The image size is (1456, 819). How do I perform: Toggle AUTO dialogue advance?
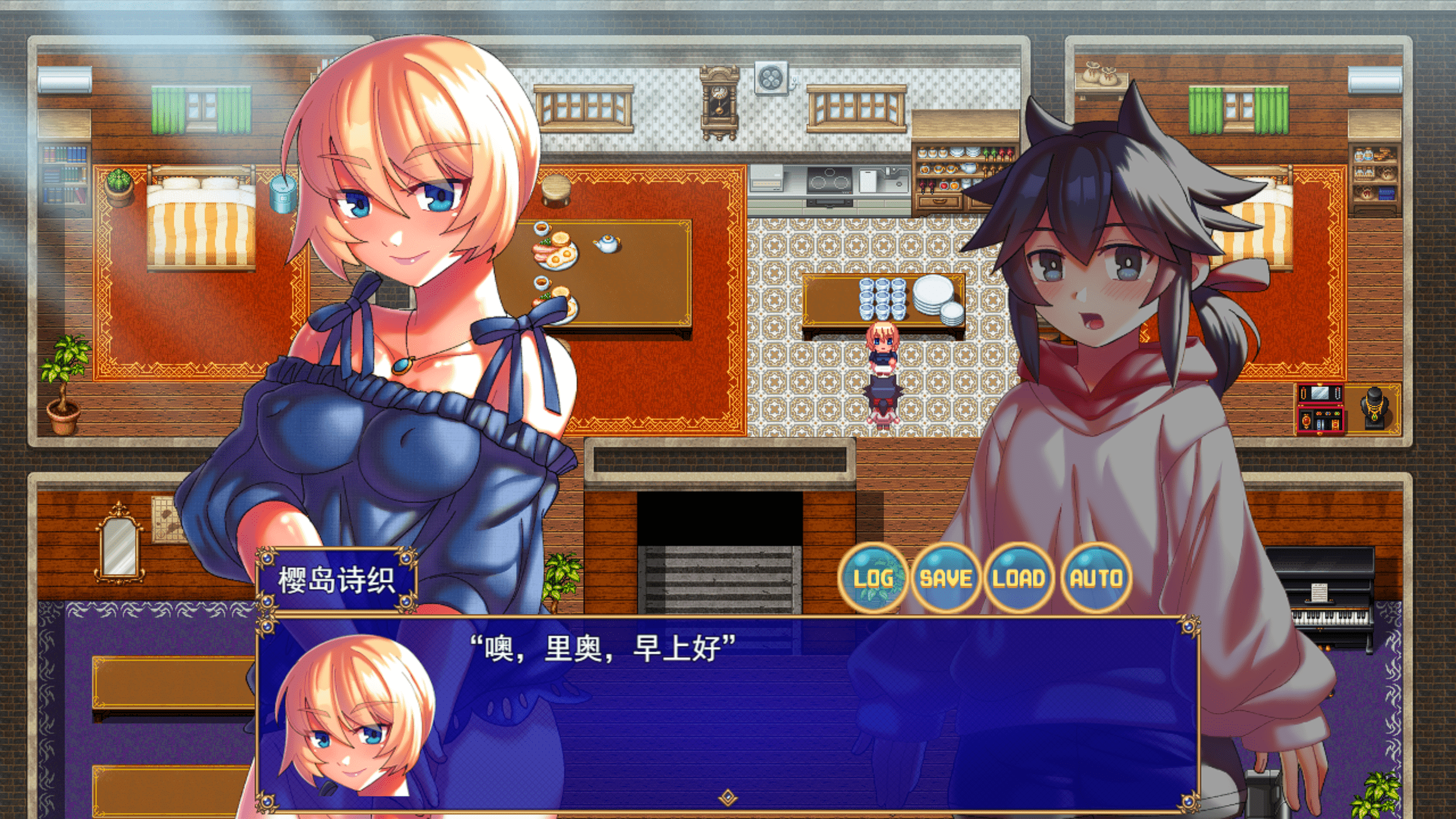pos(1096,578)
